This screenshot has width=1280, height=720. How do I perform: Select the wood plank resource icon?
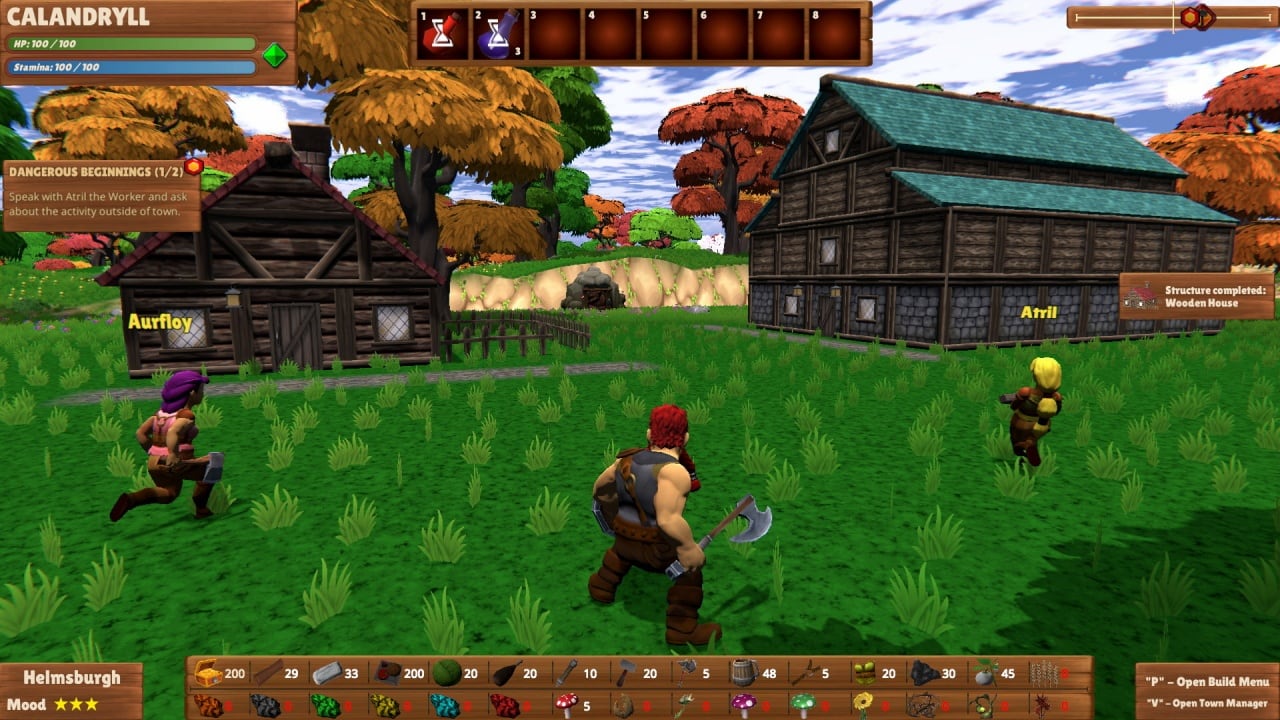click(267, 673)
